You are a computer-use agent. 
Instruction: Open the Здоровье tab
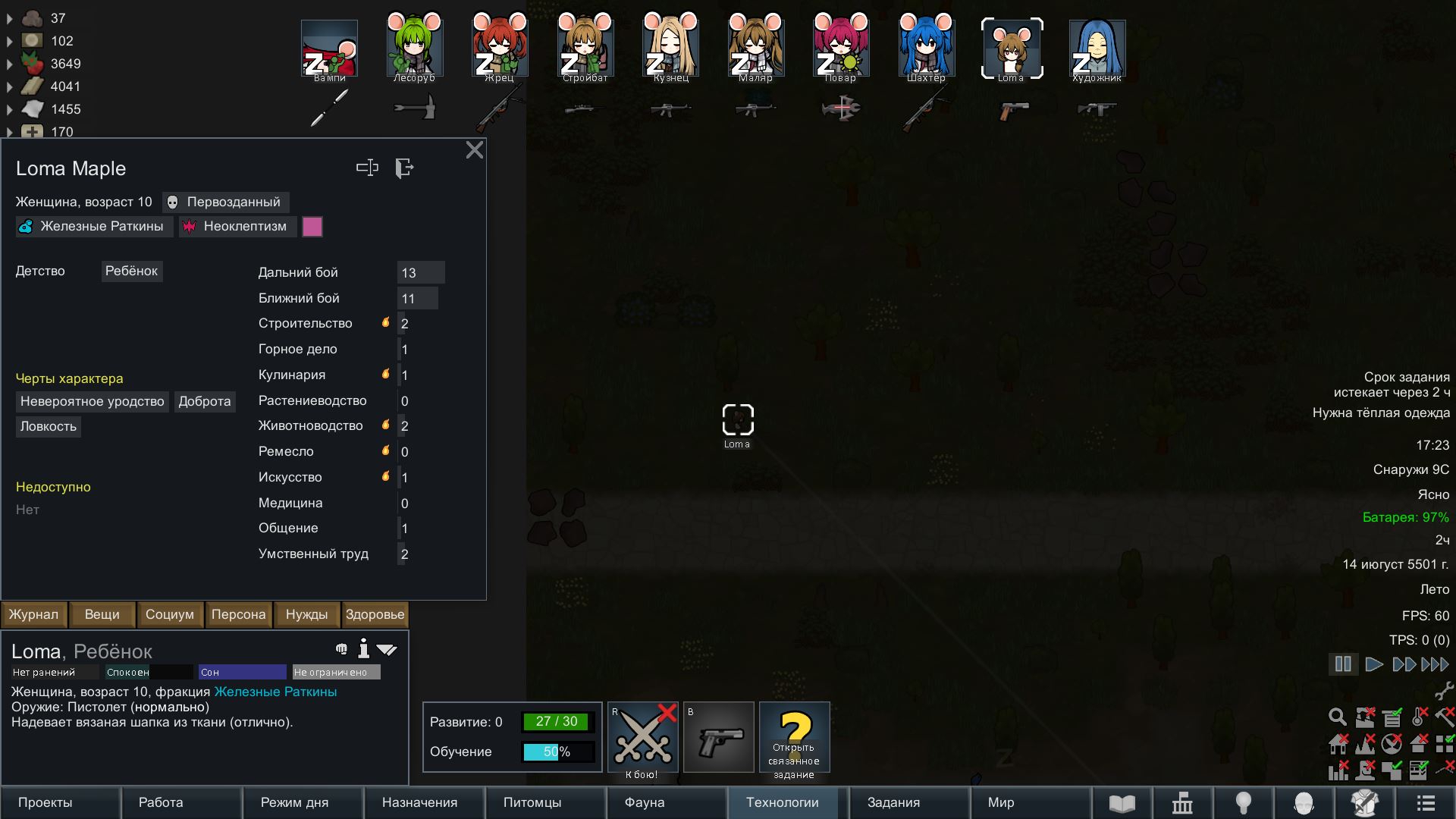point(375,614)
